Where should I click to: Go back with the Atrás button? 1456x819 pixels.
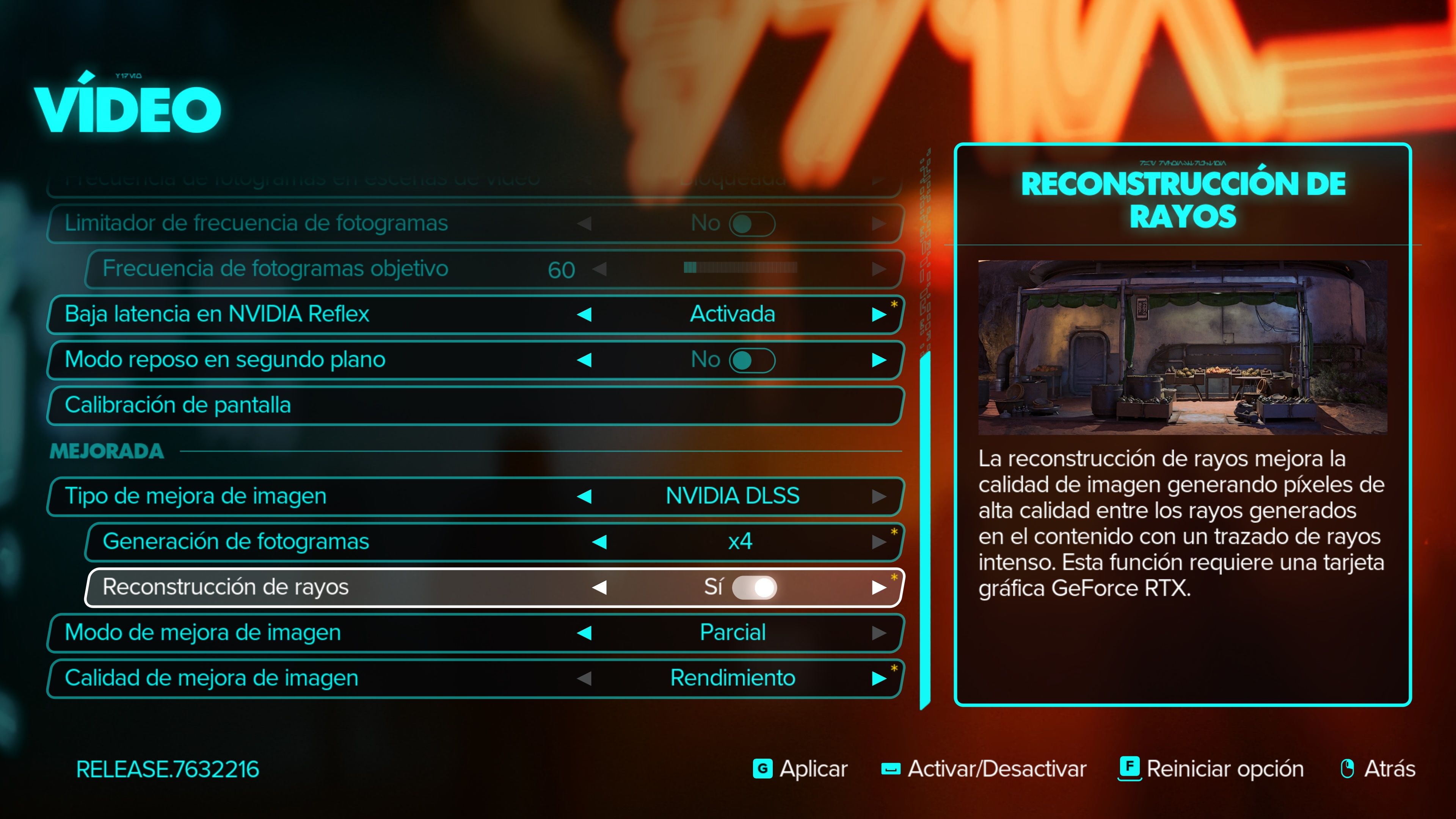[1378, 769]
